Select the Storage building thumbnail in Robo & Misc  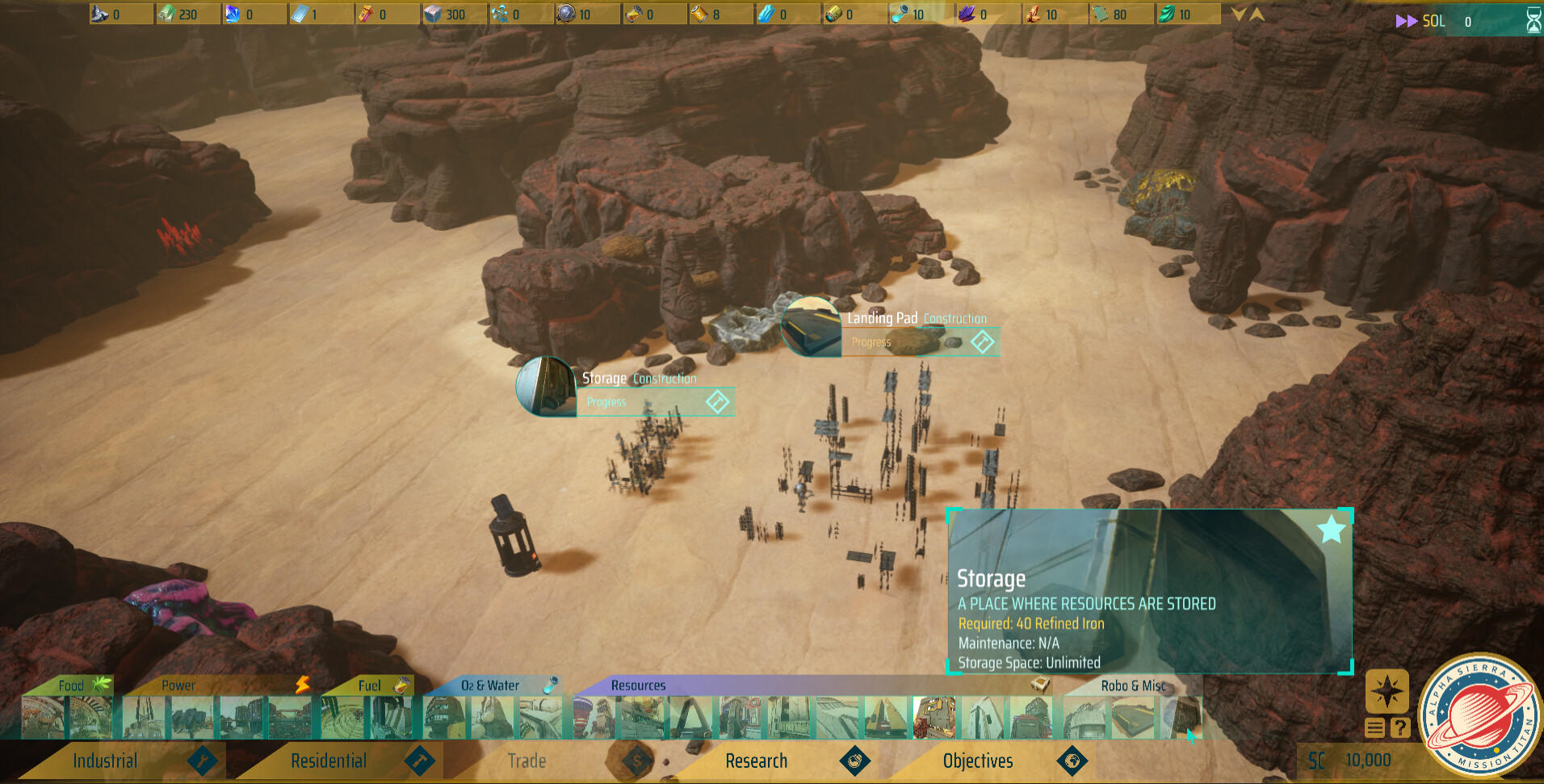1180,718
